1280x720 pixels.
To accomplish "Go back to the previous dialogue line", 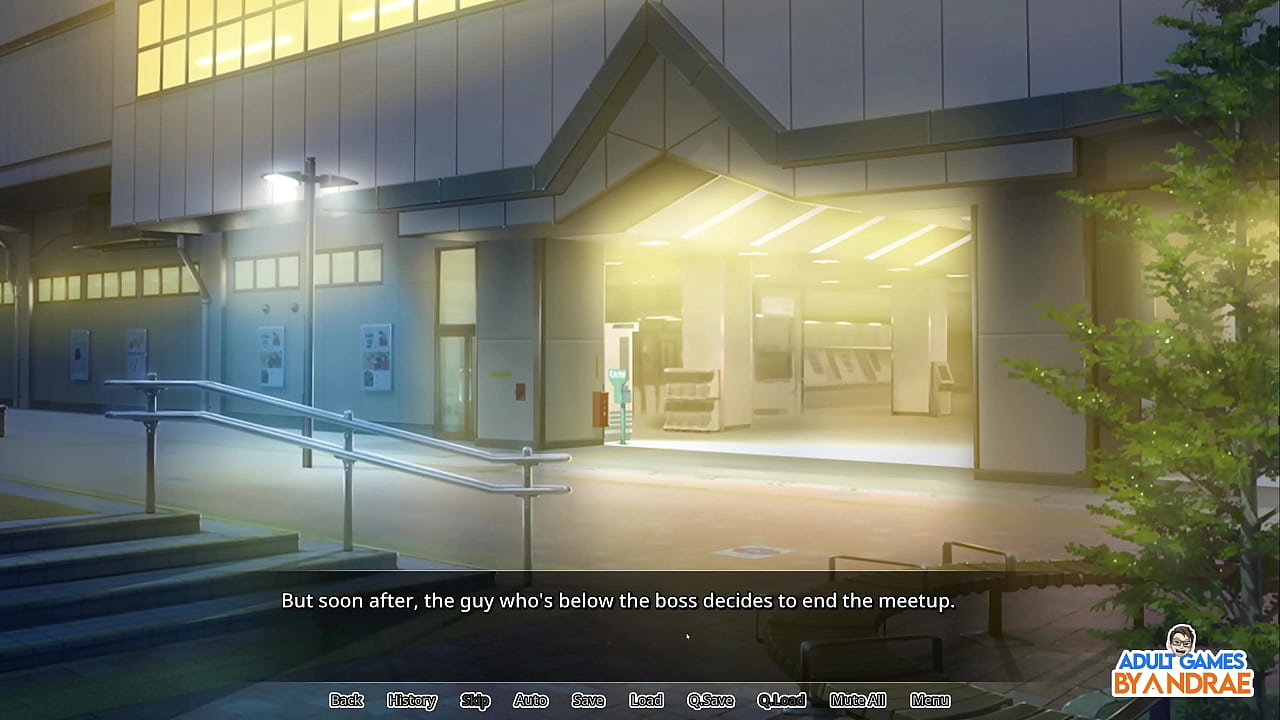I will point(346,700).
